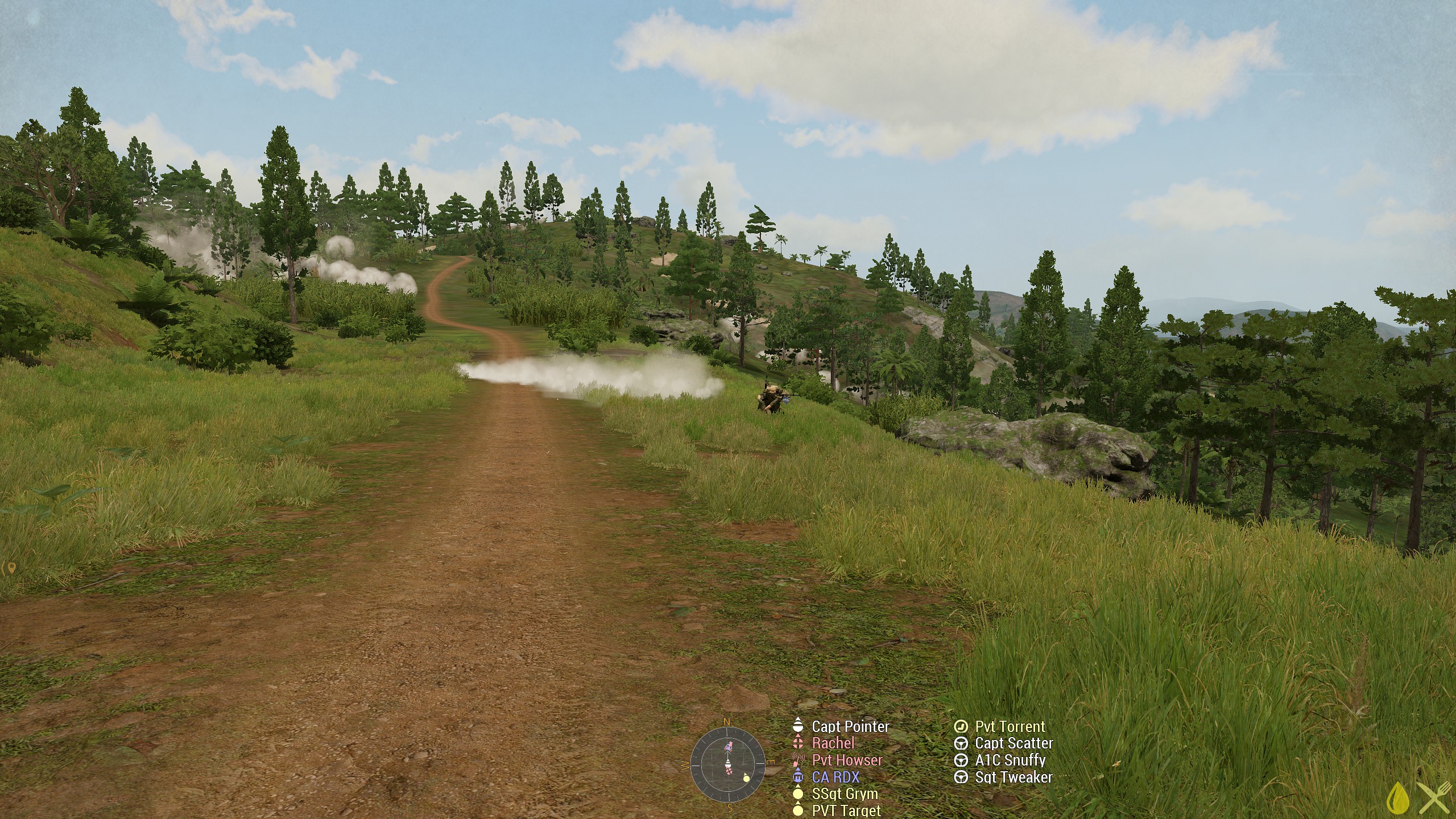Pick A1C Snuffy from the squad roster
Viewport: 1456px width, 819px height.
pyautogui.click(x=1010, y=760)
